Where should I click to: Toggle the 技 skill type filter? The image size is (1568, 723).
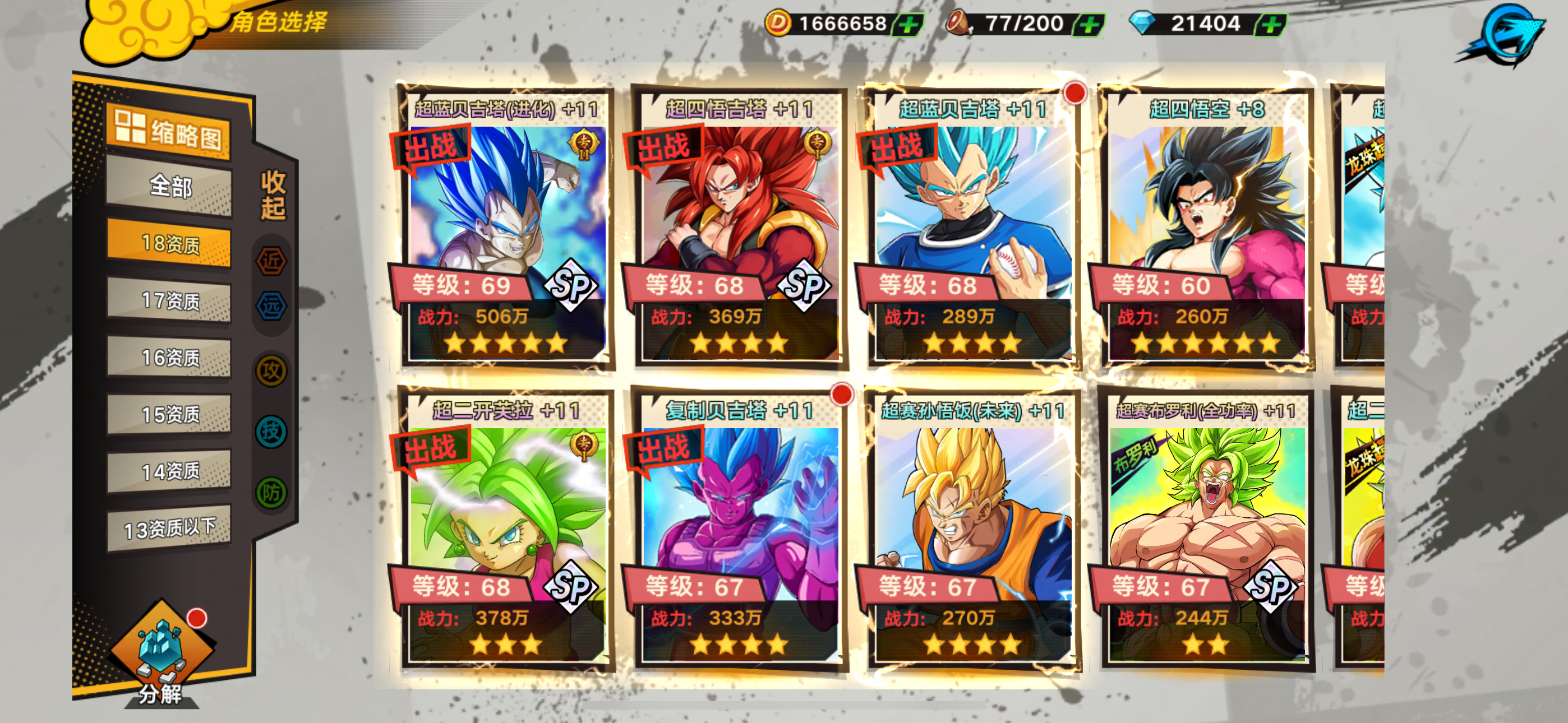tap(271, 432)
